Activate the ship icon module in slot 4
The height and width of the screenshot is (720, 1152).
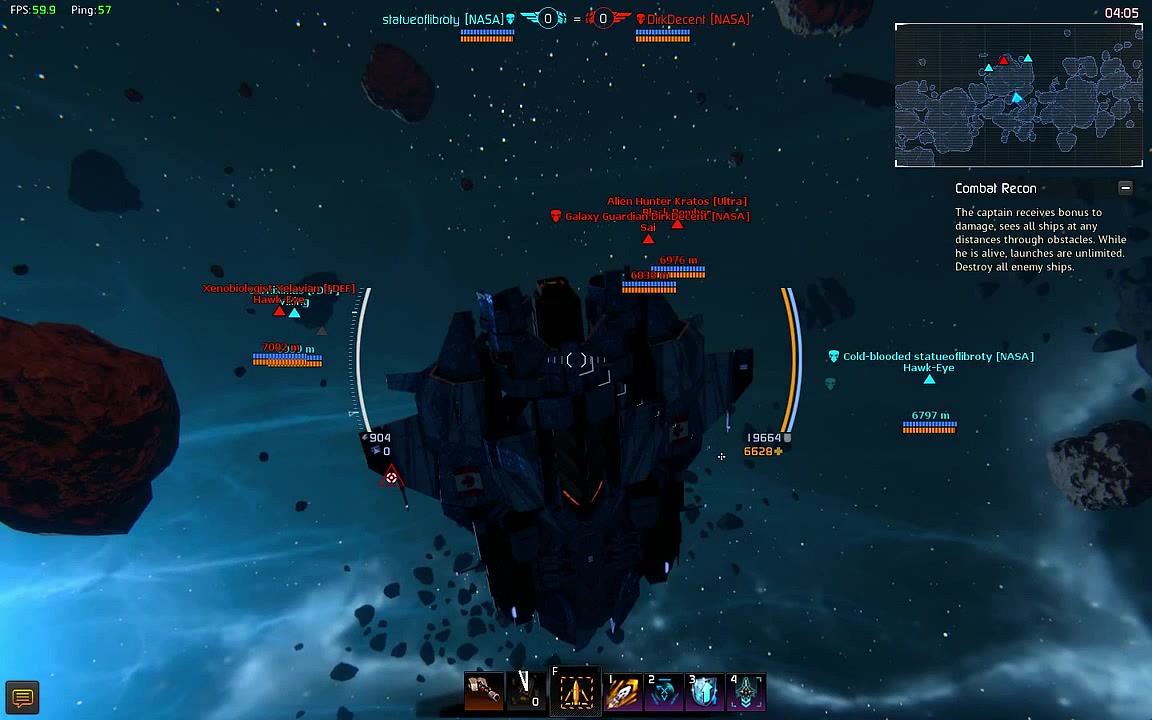tap(747, 691)
